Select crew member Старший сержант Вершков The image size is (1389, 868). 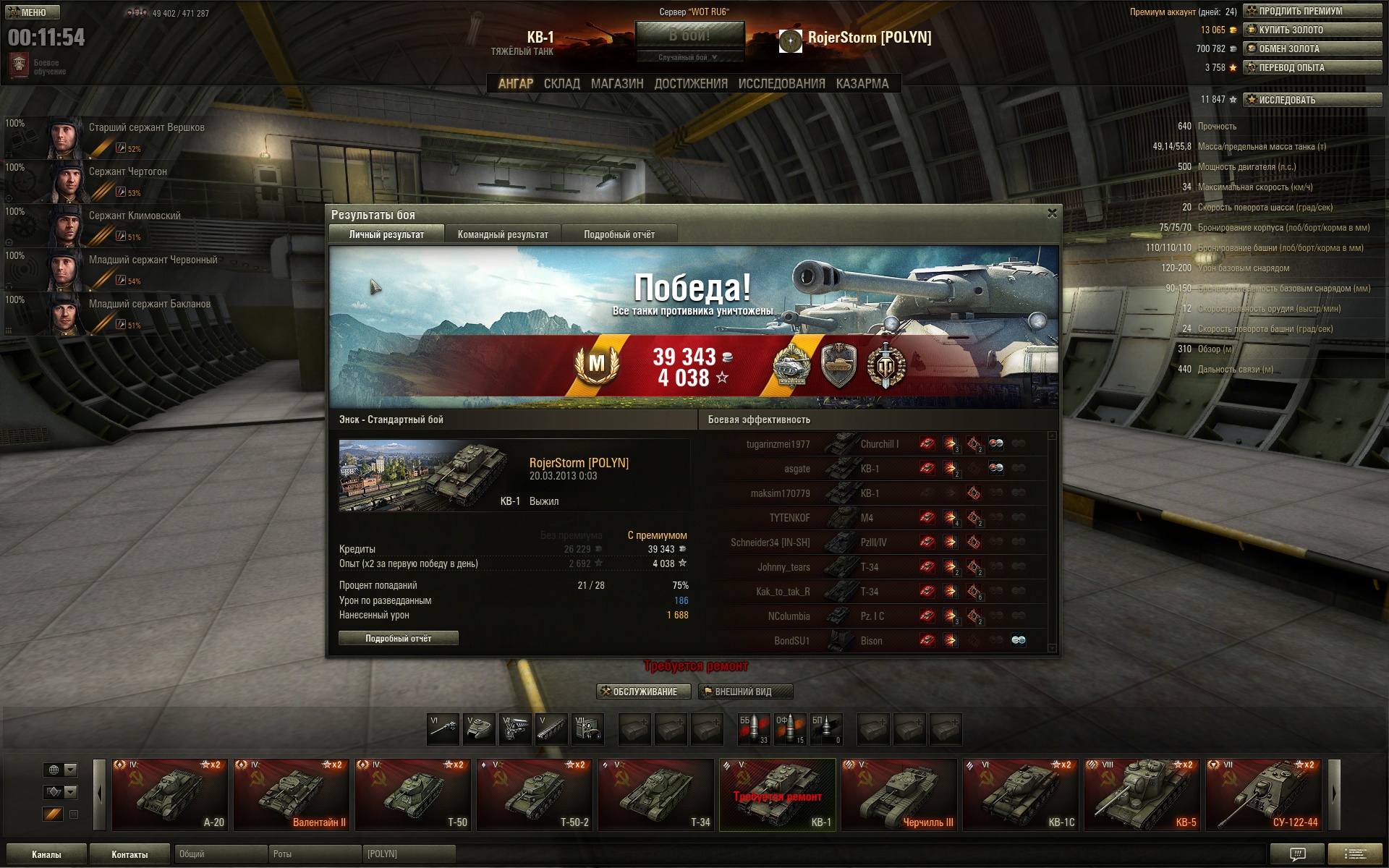pyautogui.click(x=145, y=136)
